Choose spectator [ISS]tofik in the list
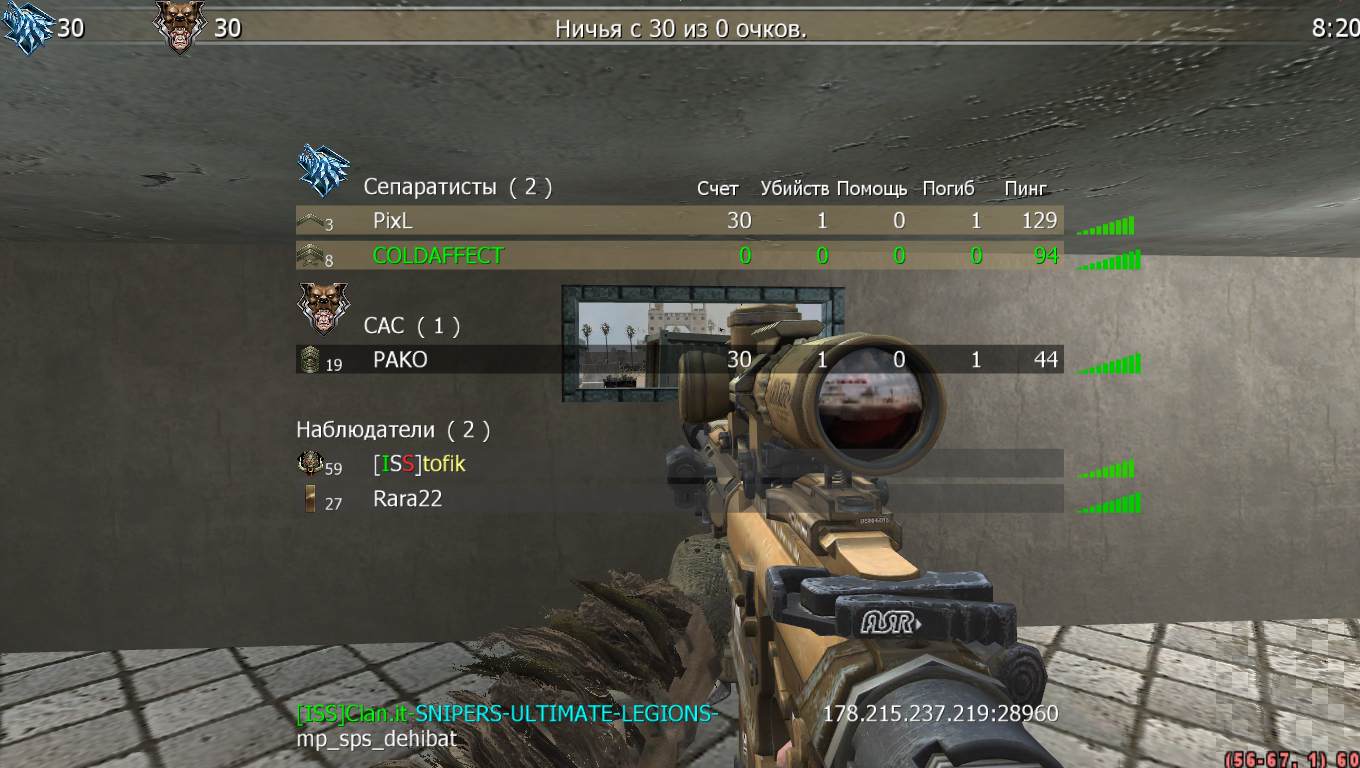The width and height of the screenshot is (1360, 768). click(x=419, y=465)
